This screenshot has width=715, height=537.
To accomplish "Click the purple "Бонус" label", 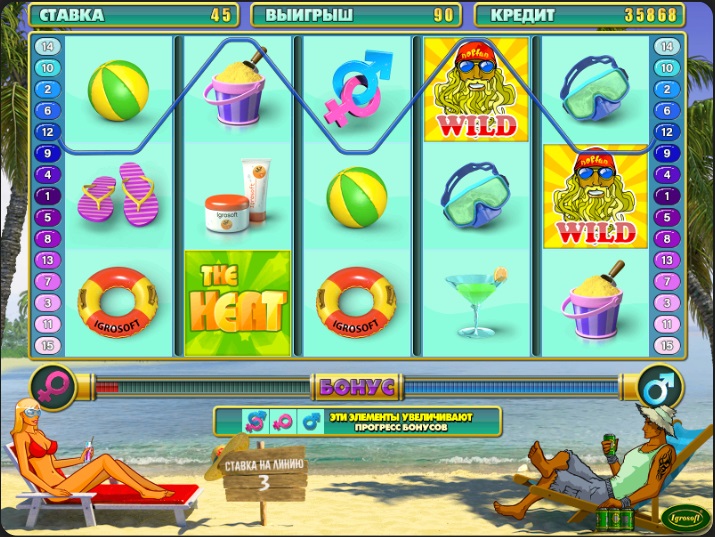I will pos(357,386).
